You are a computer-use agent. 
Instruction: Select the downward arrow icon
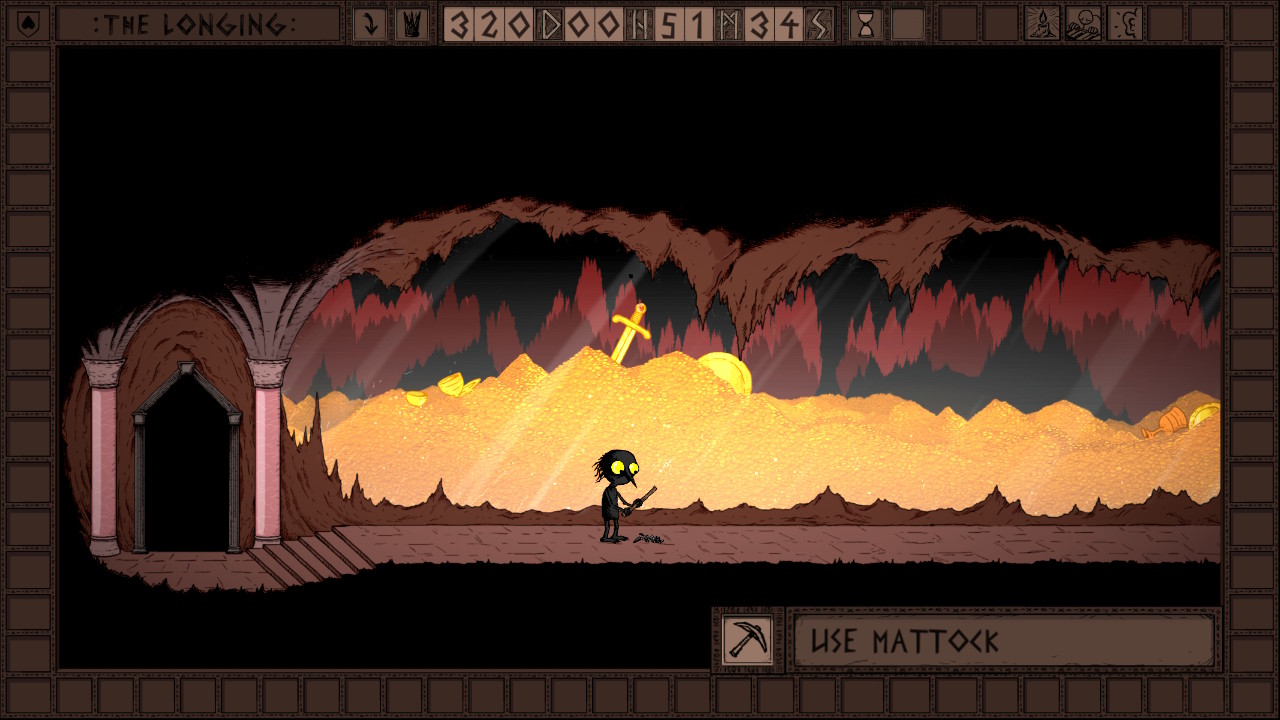click(x=370, y=24)
